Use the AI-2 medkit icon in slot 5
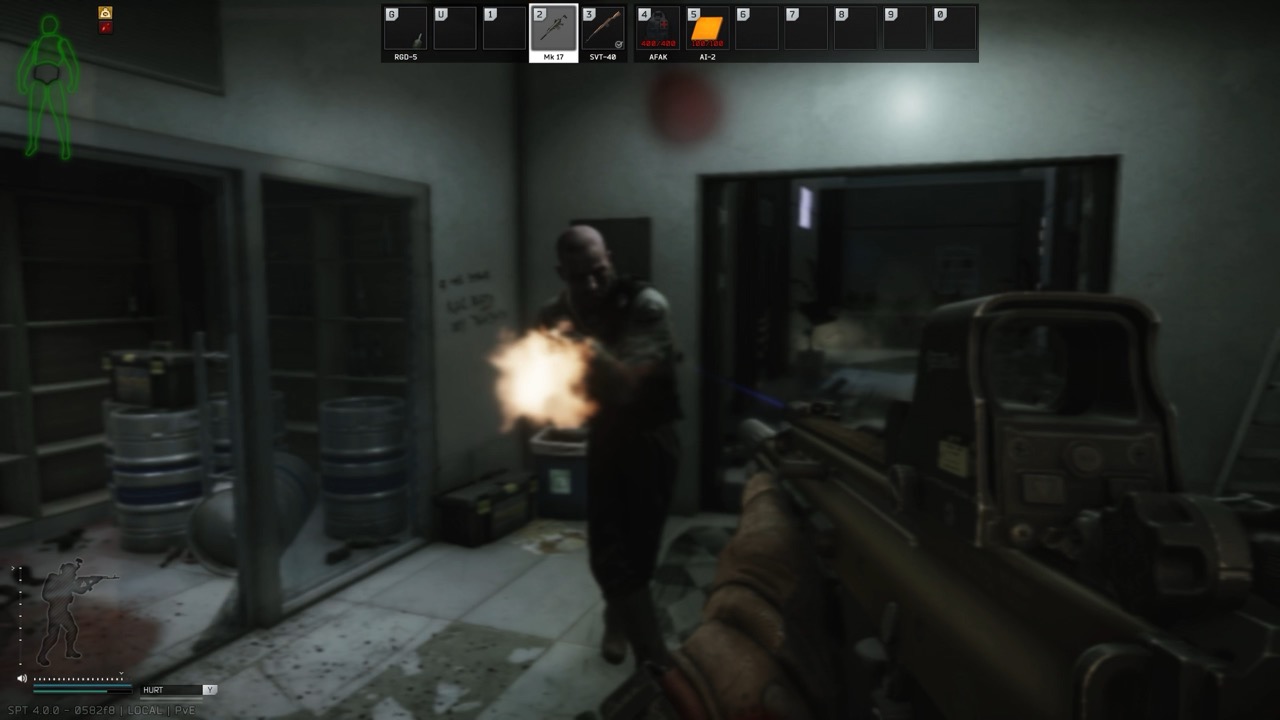1280x720 pixels. point(705,27)
